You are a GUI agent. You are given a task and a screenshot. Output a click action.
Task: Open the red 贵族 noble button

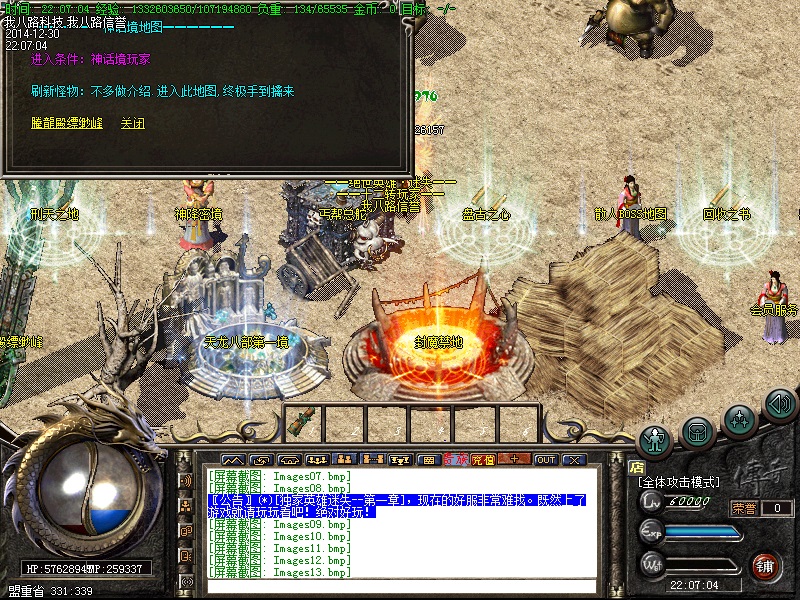[456, 460]
